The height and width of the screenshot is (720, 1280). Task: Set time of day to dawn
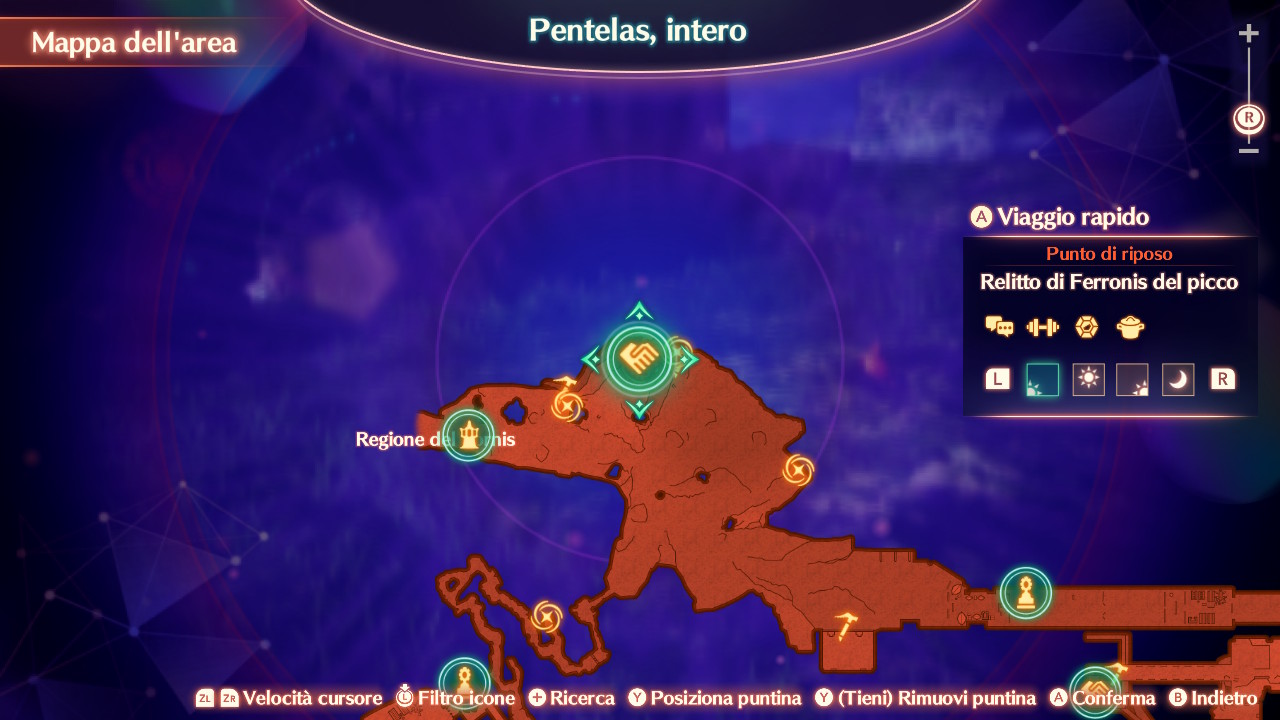click(x=1042, y=379)
